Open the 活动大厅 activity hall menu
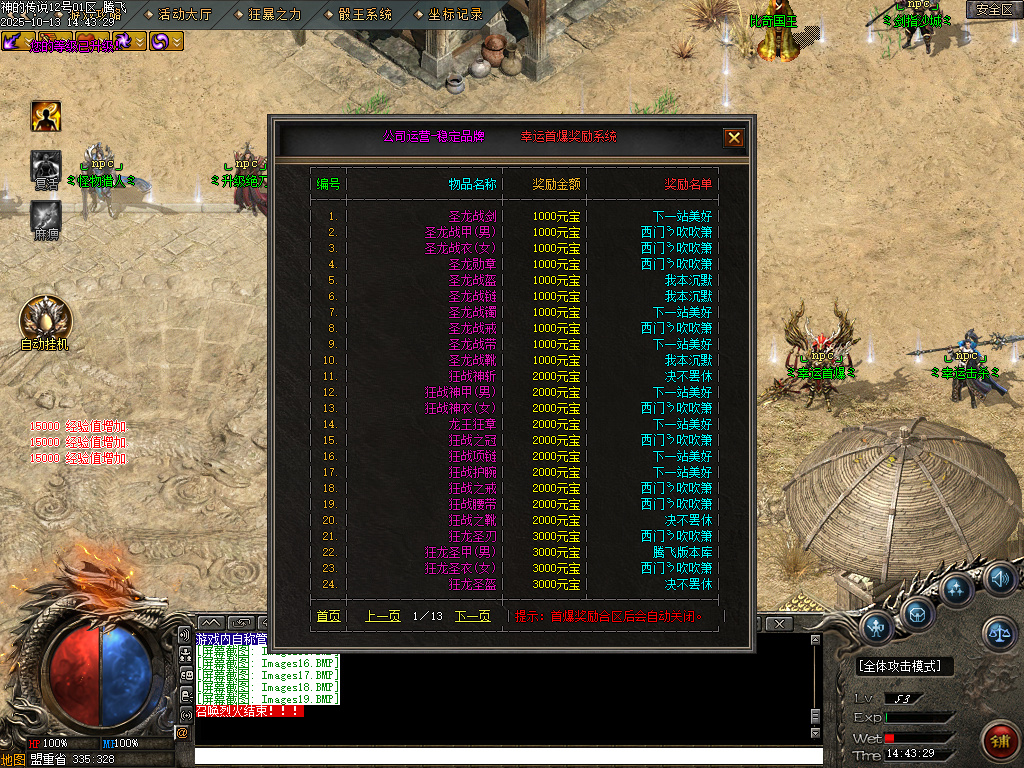Image resolution: width=1024 pixels, height=768 pixels. click(x=185, y=14)
